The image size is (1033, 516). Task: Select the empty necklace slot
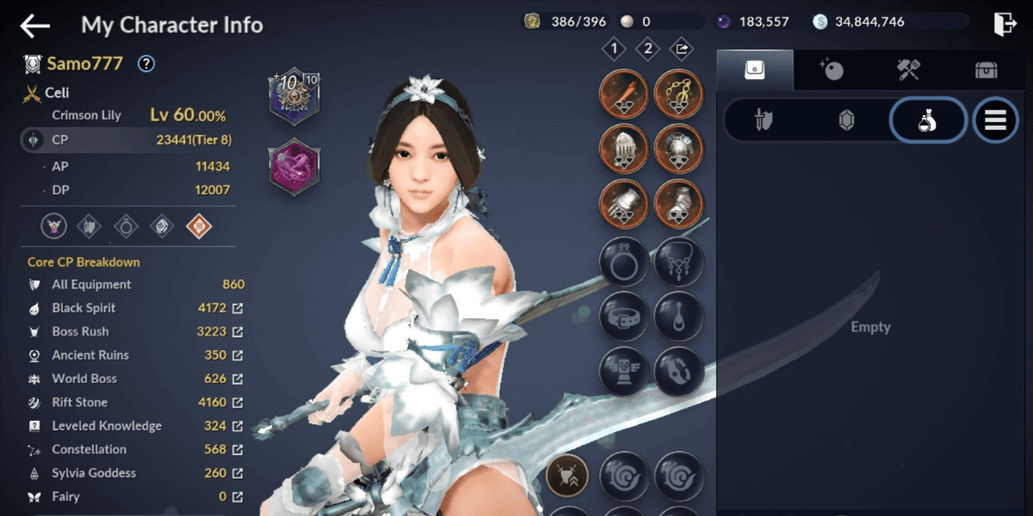click(678, 262)
